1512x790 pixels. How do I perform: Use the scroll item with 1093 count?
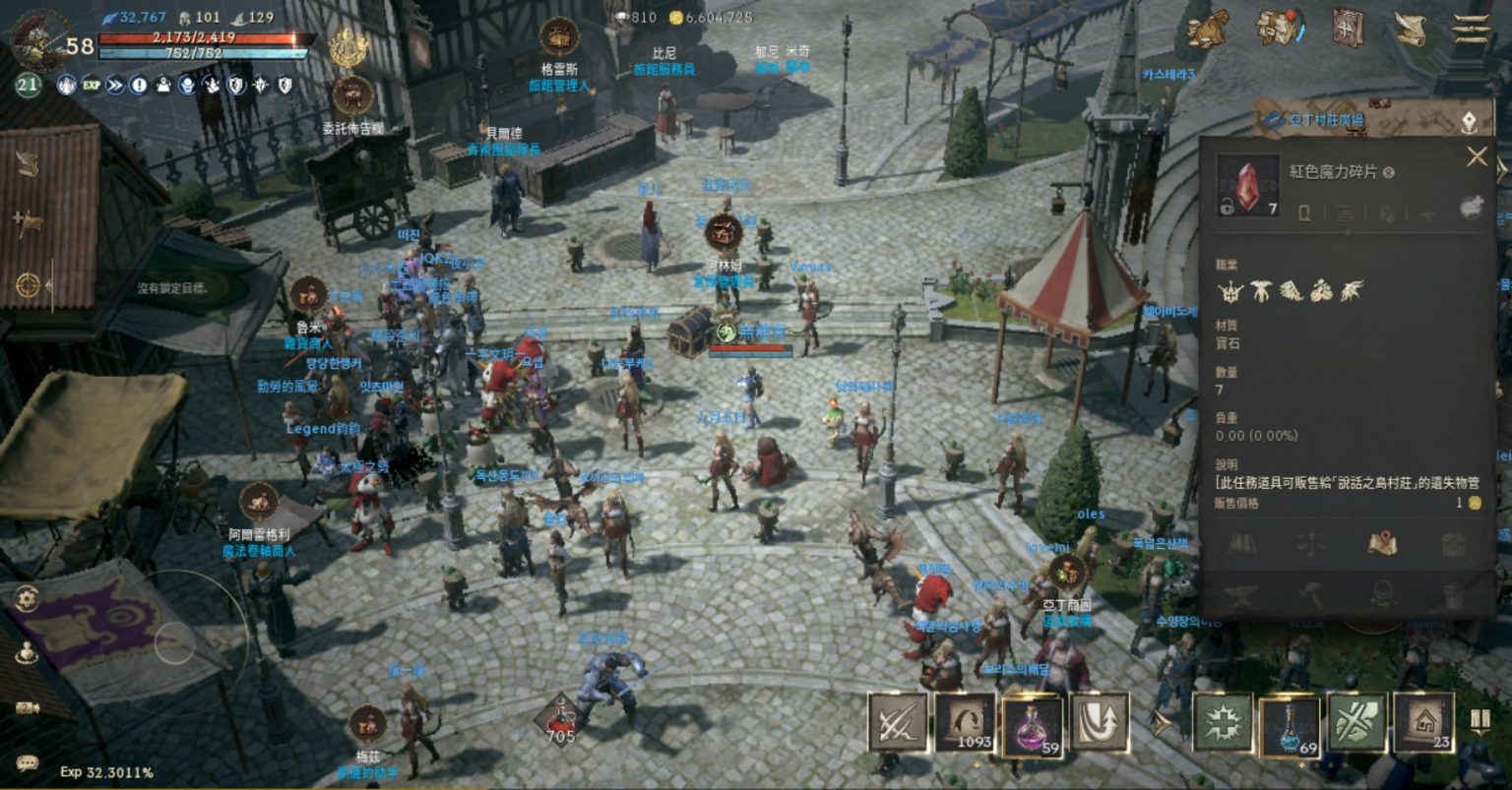coord(964,723)
